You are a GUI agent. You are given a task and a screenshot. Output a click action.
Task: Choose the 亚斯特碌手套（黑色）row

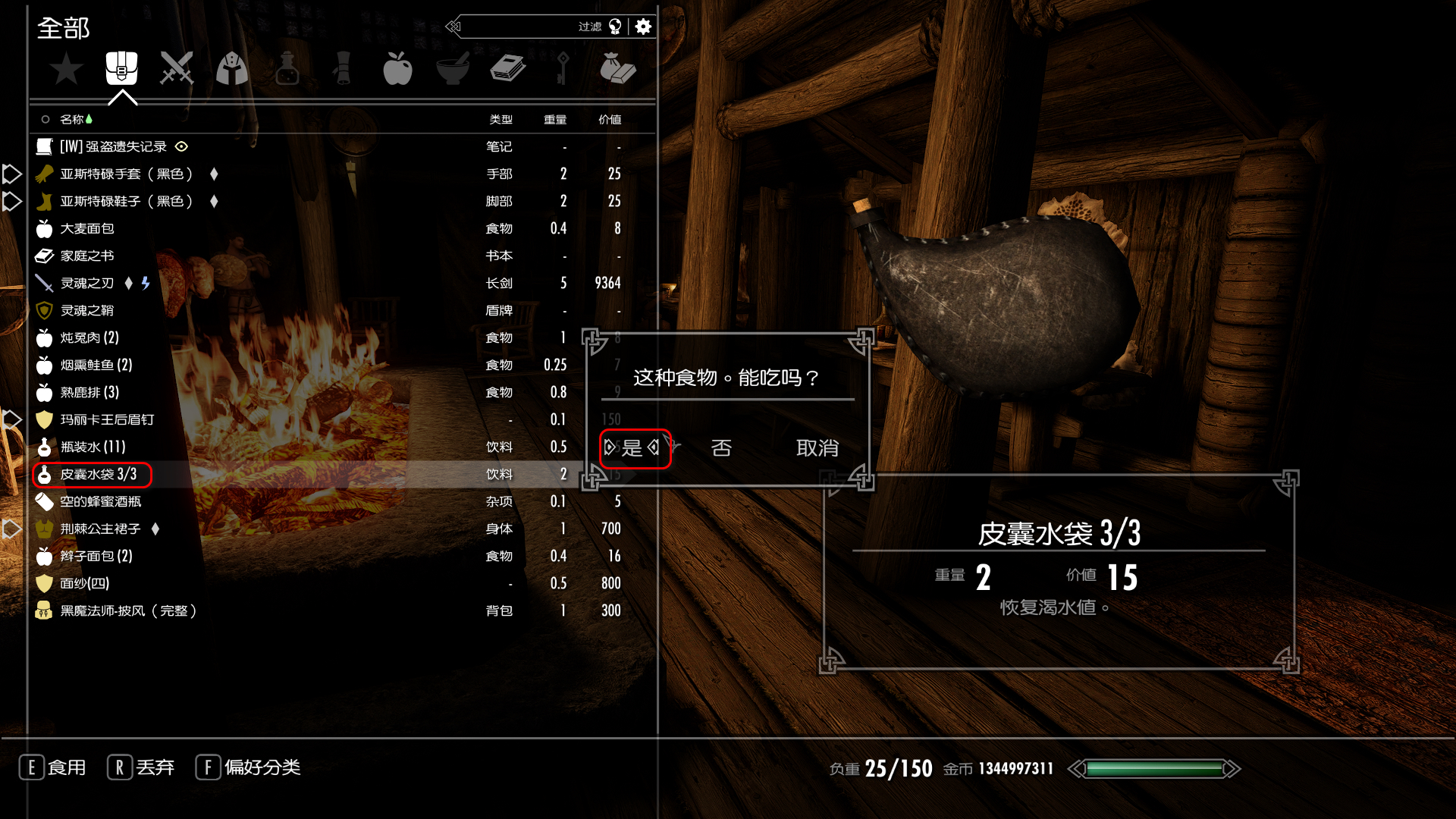(x=126, y=174)
